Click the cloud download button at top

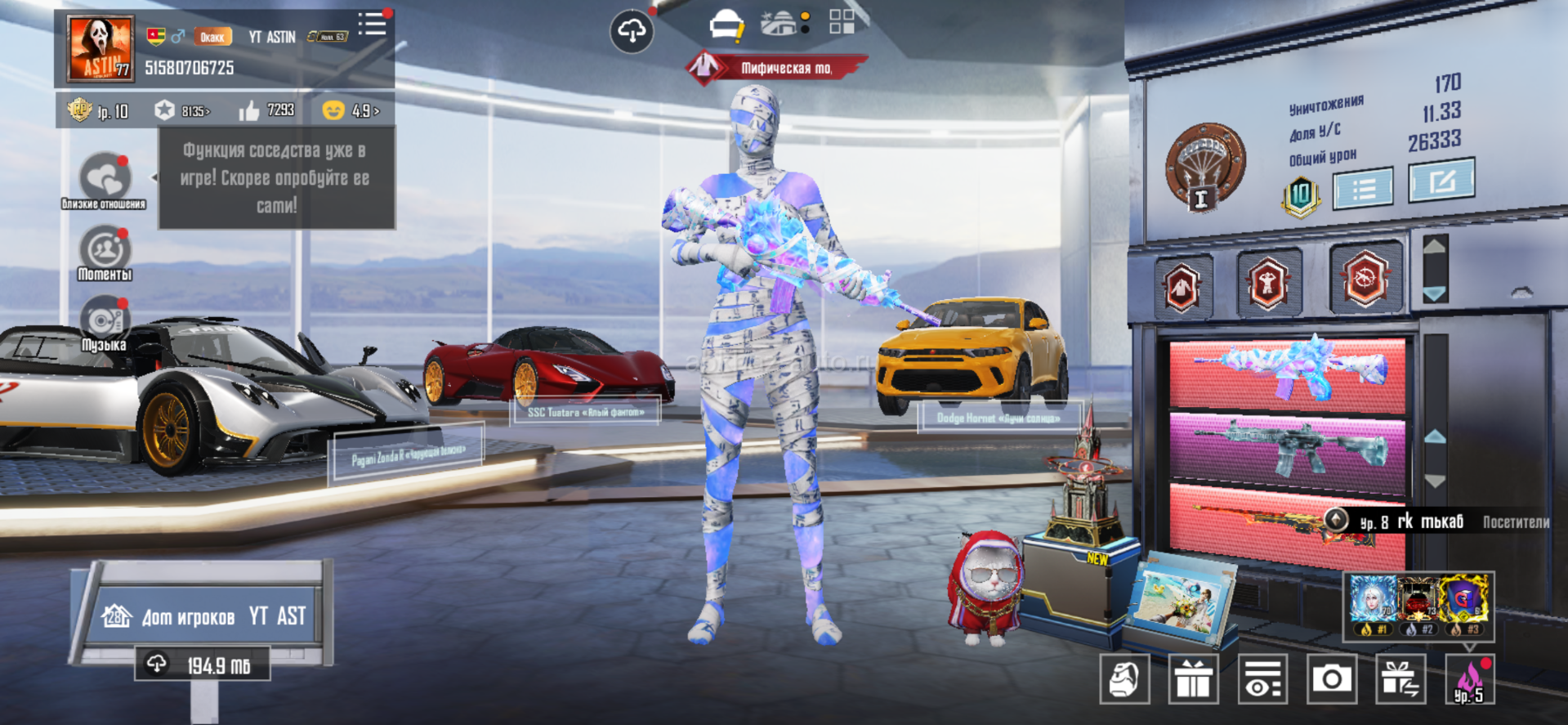632,32
